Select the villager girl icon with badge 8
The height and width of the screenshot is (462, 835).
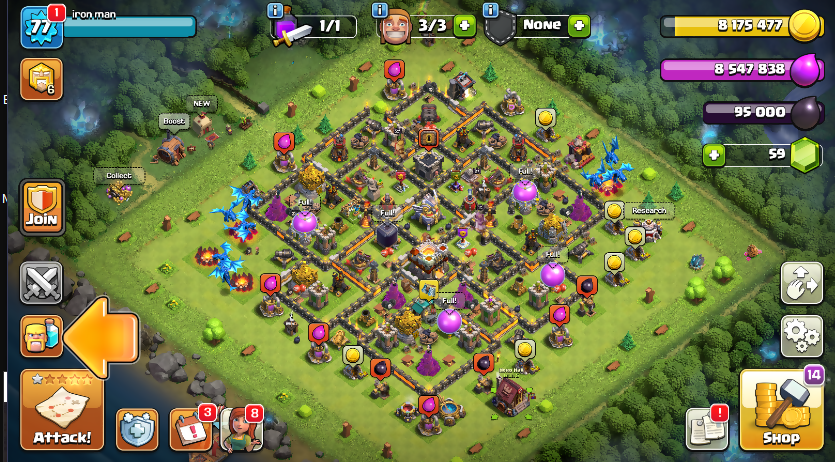(240, 428)
